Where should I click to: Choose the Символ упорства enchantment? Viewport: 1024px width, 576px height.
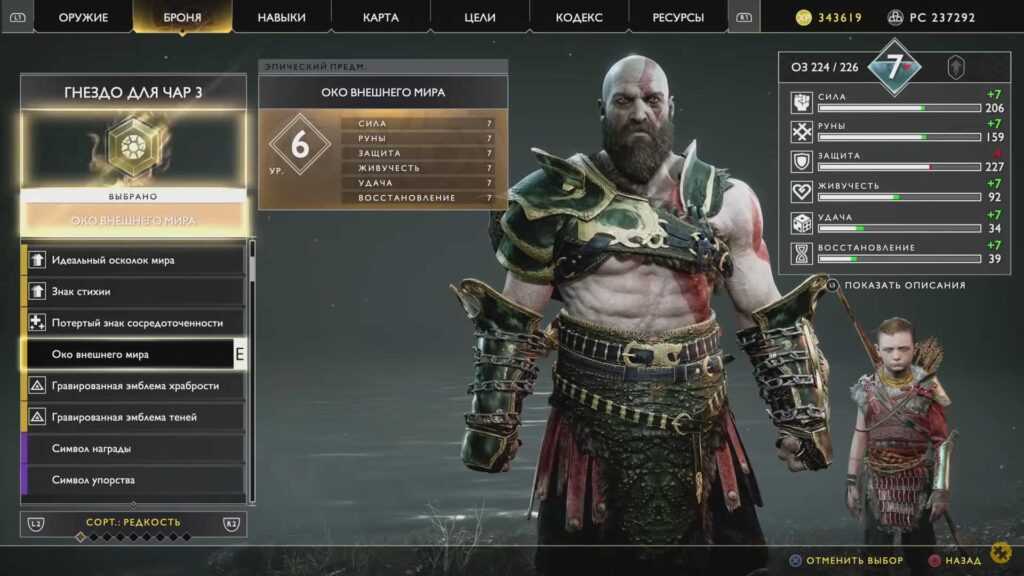point(133,480)
